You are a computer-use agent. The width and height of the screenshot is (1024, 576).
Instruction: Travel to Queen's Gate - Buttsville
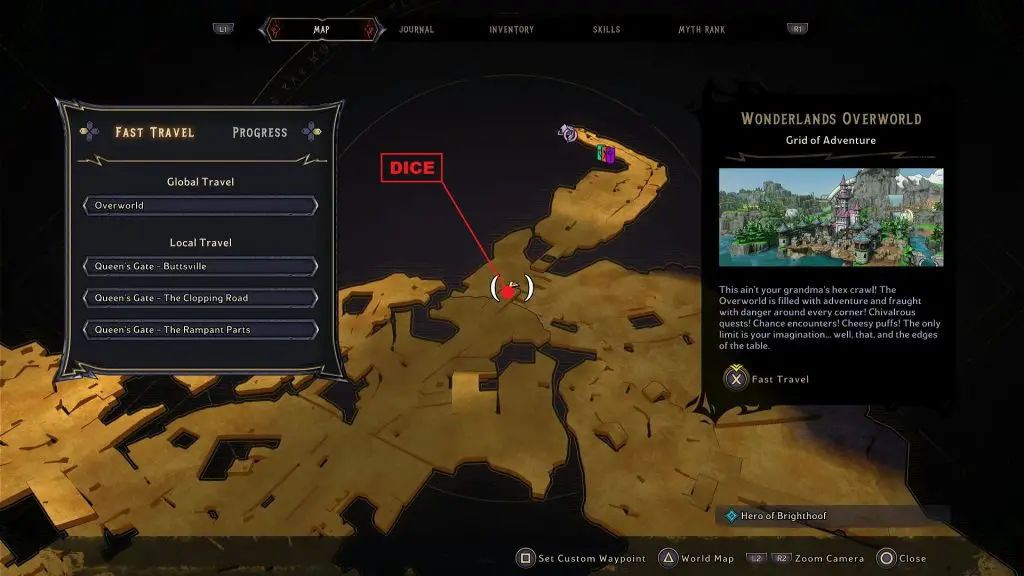point(200,267)
